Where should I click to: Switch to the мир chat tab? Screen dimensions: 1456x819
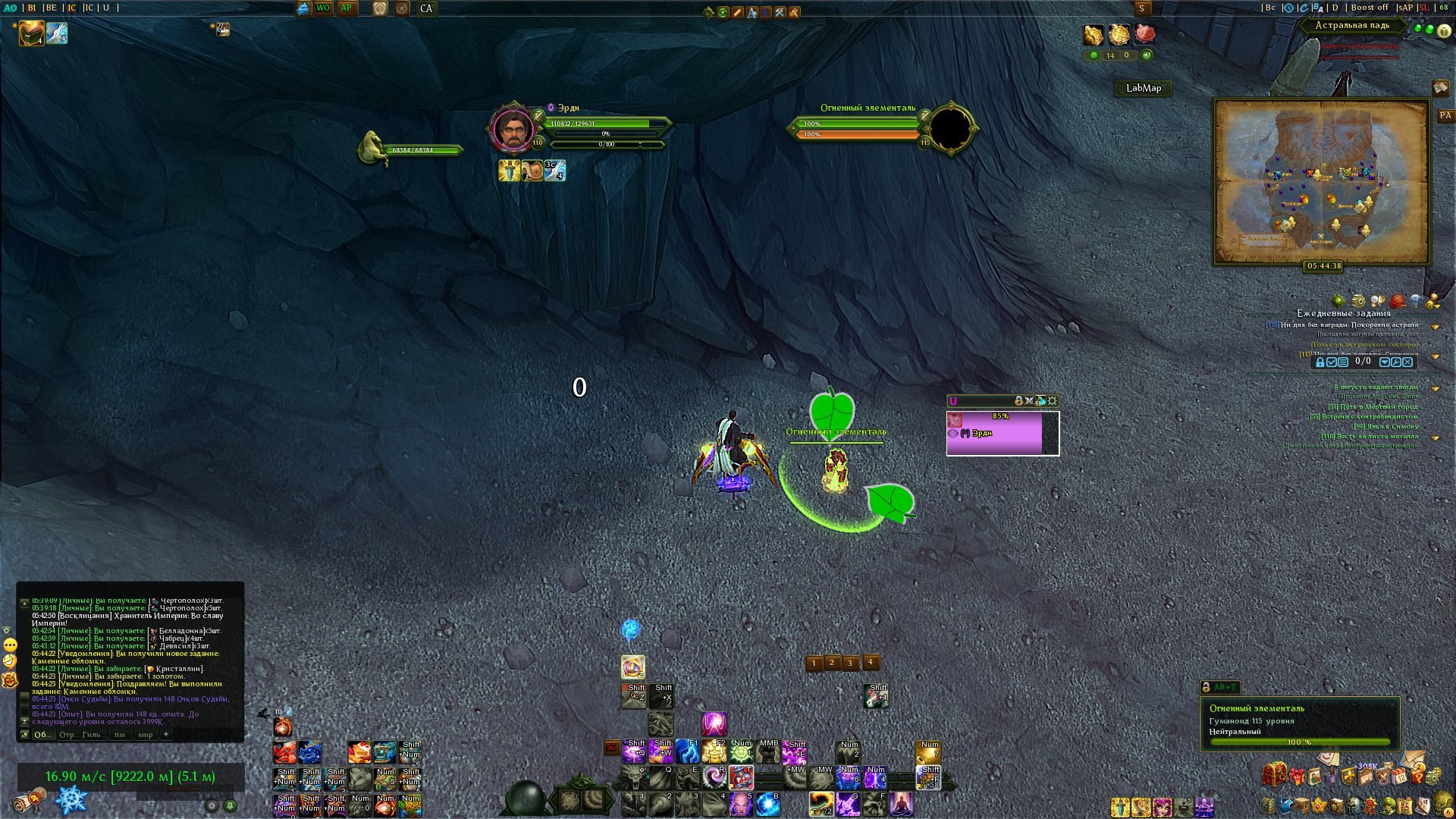coord(145,734)
